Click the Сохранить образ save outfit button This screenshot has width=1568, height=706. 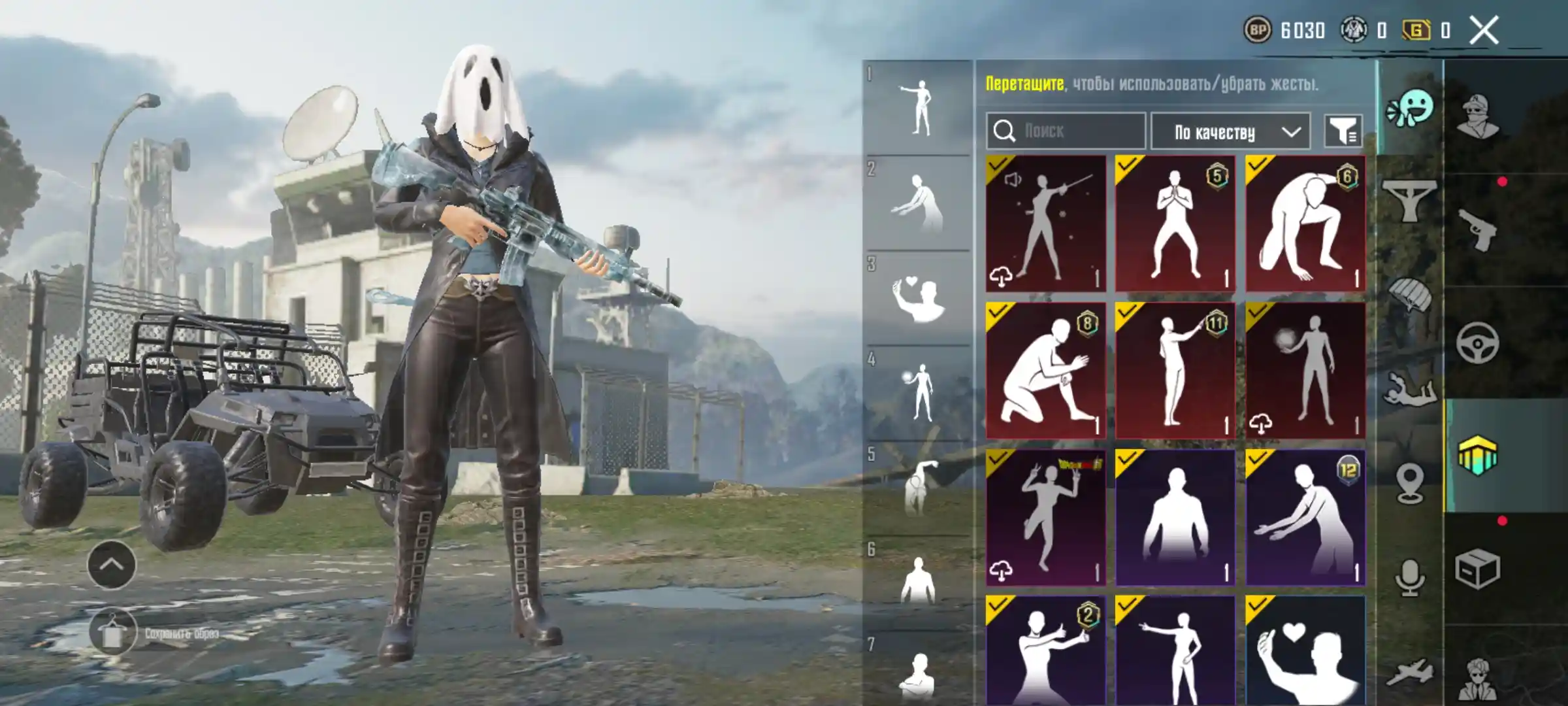112,633
